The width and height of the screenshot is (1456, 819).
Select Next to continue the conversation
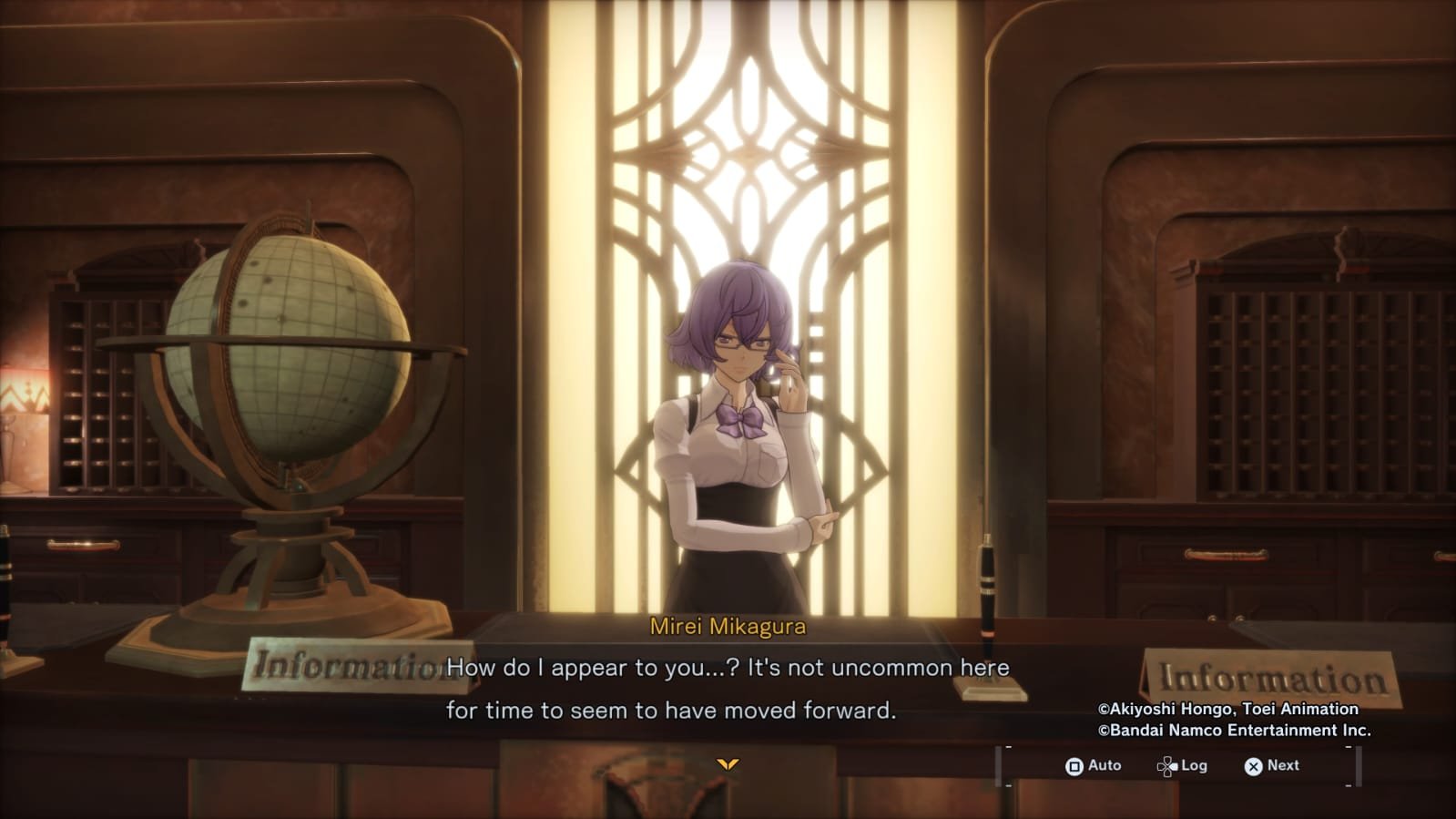point(1272,766)
